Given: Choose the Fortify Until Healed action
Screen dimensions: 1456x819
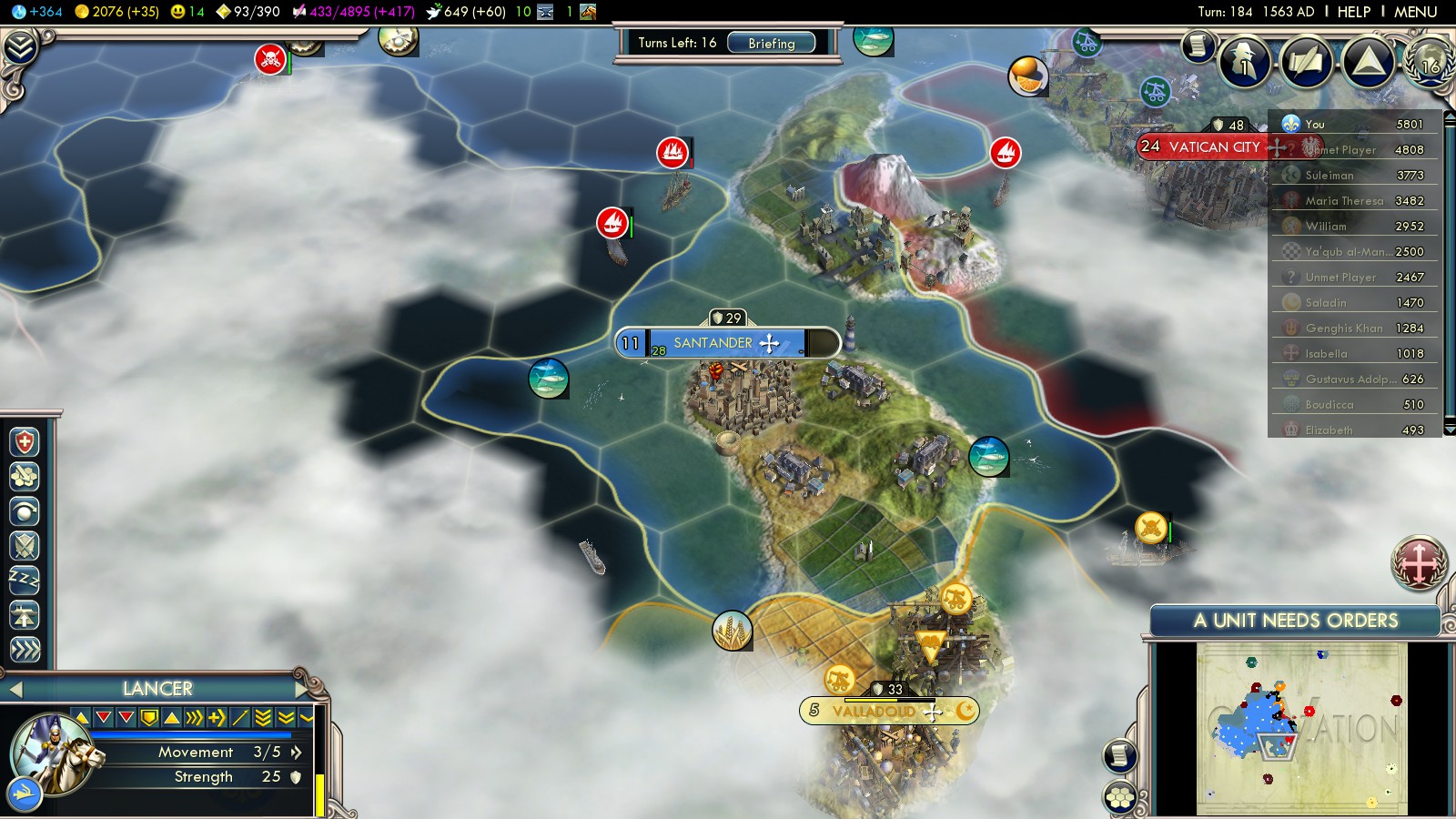Looking at the screenshot, I should [25, 442].
